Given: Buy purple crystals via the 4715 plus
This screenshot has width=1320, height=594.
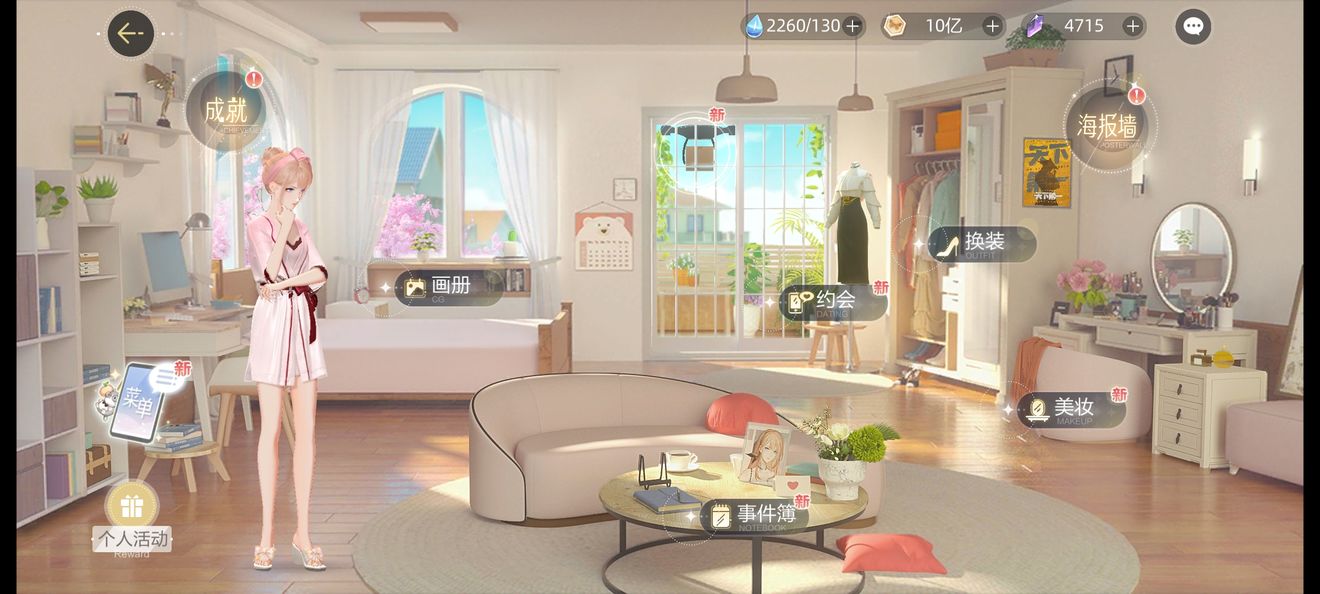Looking at the screenshot, I should [1132, 26].
